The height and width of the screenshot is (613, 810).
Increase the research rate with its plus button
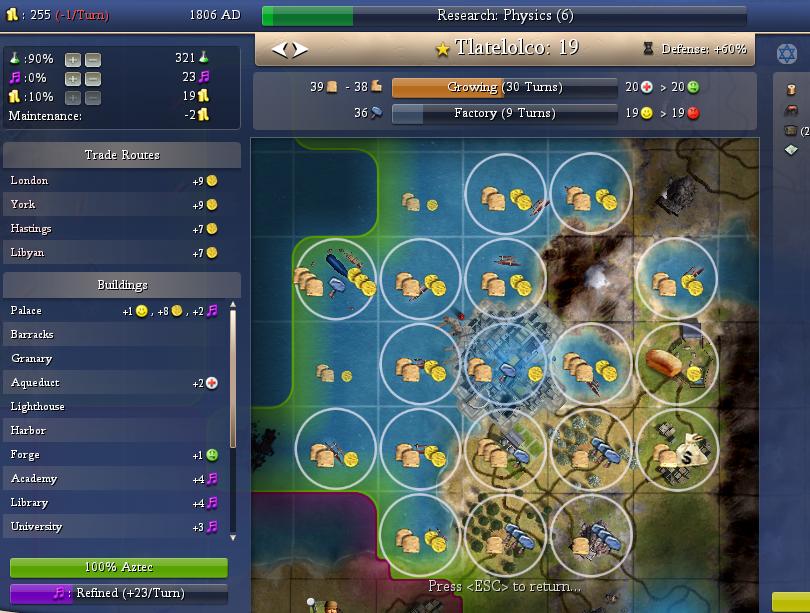coord(72,59)
